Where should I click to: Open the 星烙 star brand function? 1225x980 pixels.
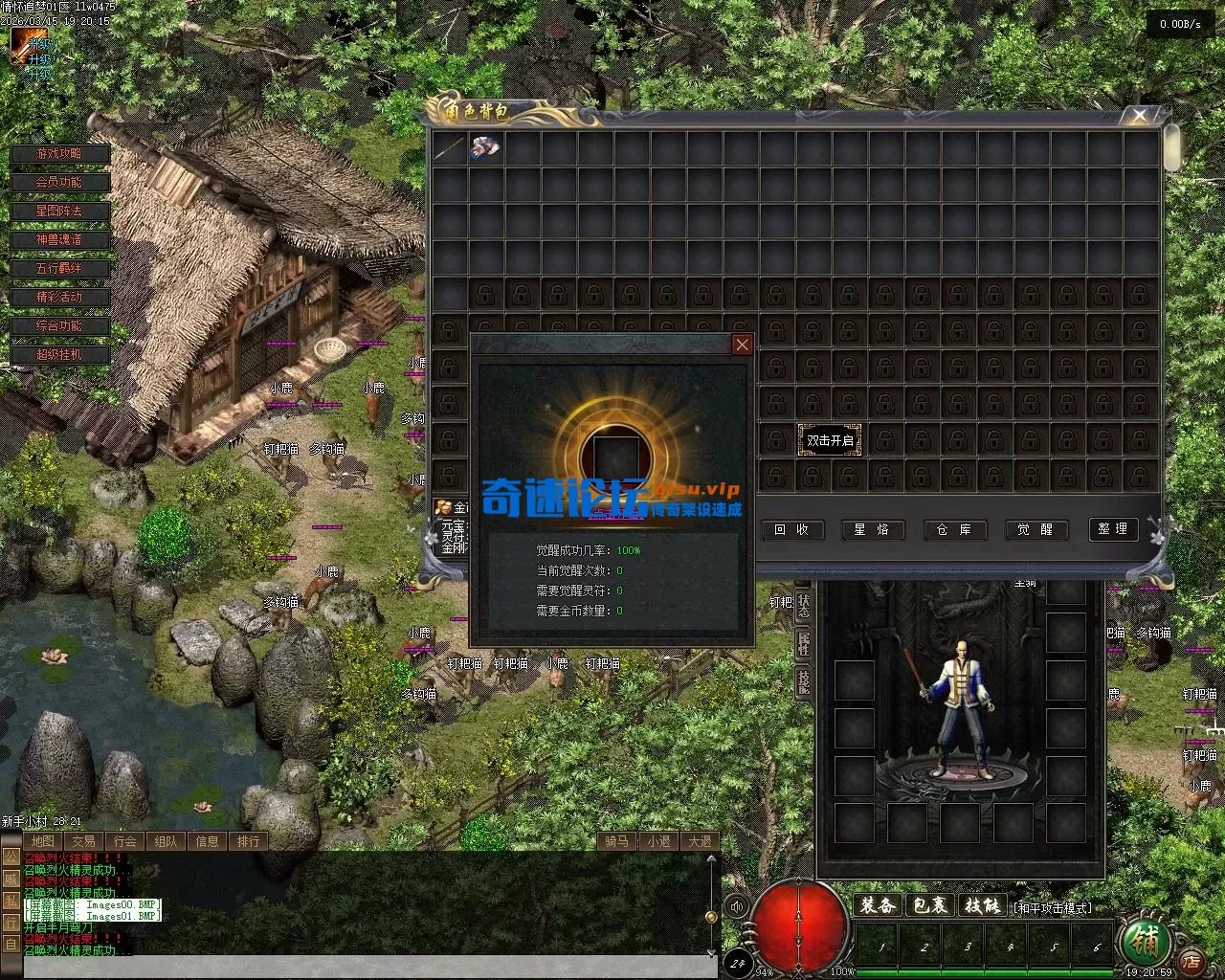click(873, 529)
